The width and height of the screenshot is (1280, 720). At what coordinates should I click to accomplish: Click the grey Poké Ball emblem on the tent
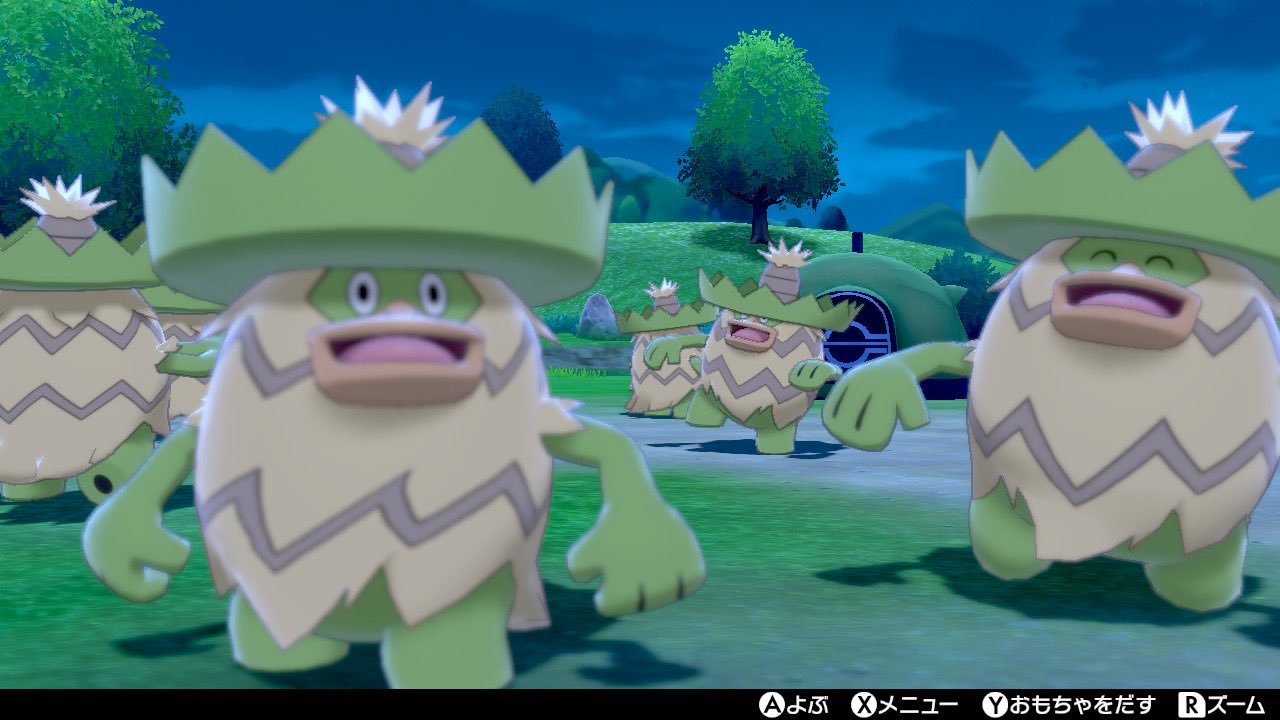coord(860,335)
